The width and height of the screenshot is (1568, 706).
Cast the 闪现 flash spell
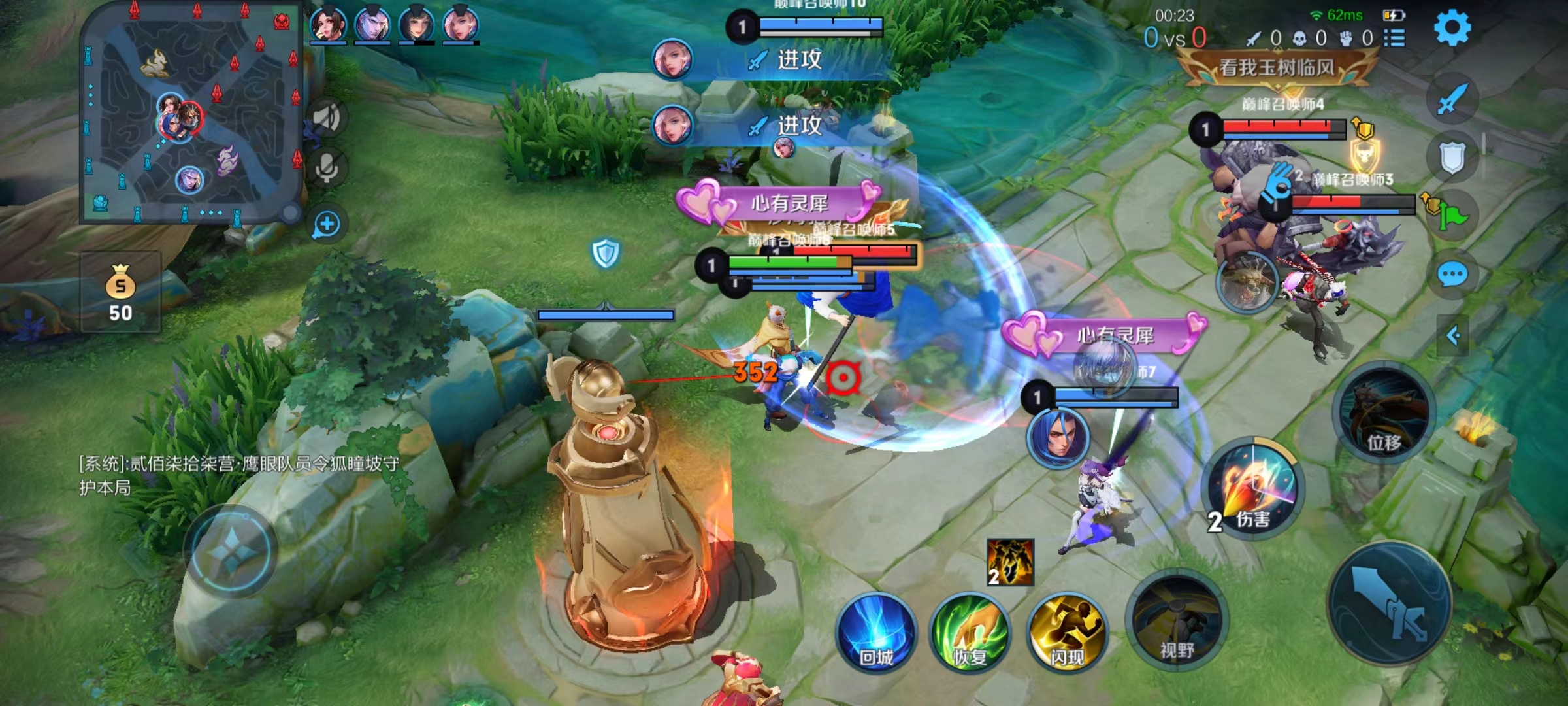point(1067,633)
